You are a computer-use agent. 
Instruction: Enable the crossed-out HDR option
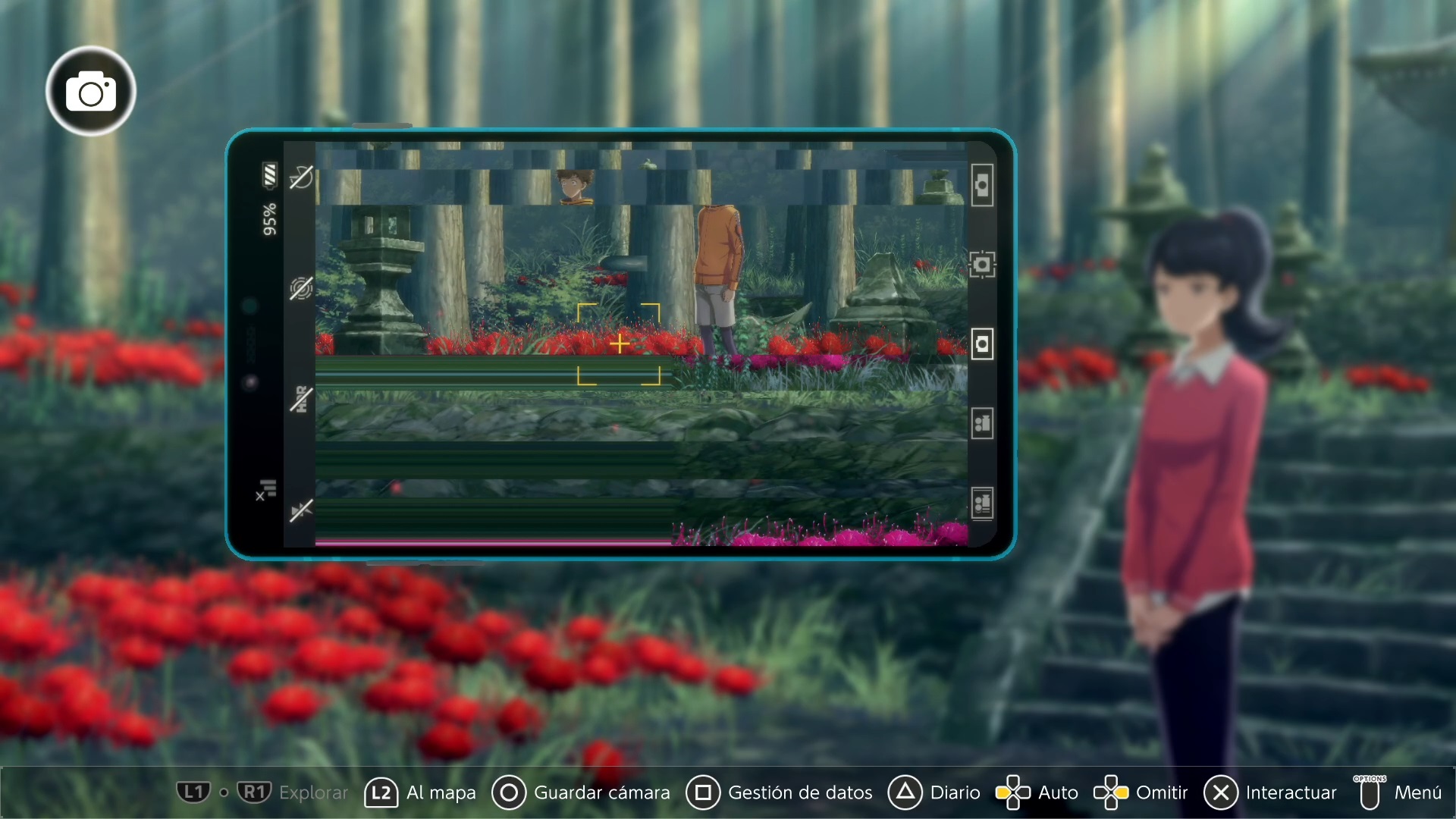tap(301, 399)
